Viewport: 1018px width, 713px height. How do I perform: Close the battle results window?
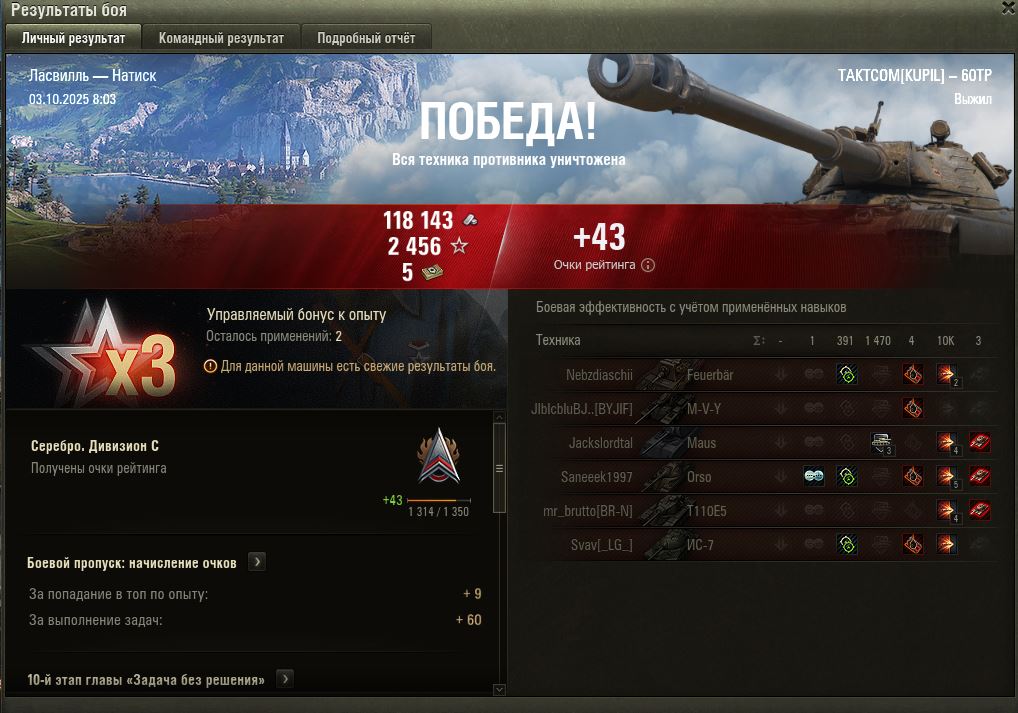(x=1008, y=8)
